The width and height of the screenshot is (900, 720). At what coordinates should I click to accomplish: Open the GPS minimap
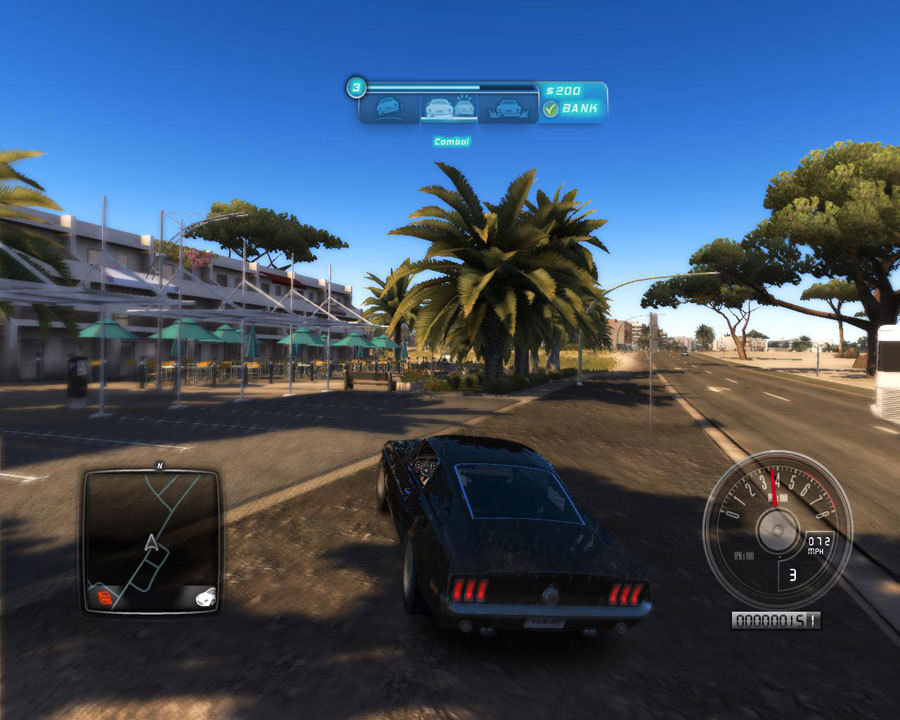point(152,540)
